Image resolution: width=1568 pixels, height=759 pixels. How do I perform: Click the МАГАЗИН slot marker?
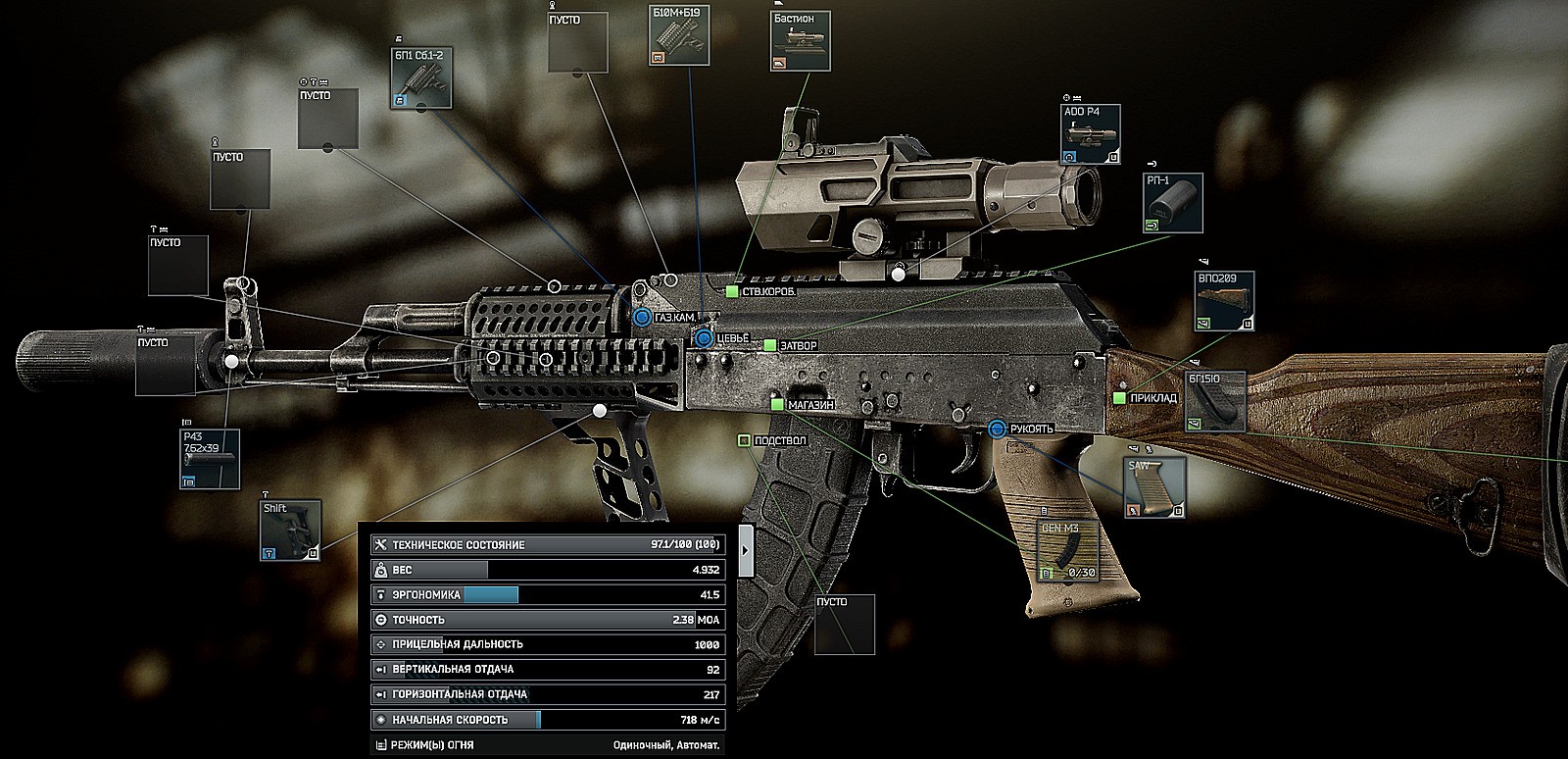pyautogui.click(x=777, y=405)
